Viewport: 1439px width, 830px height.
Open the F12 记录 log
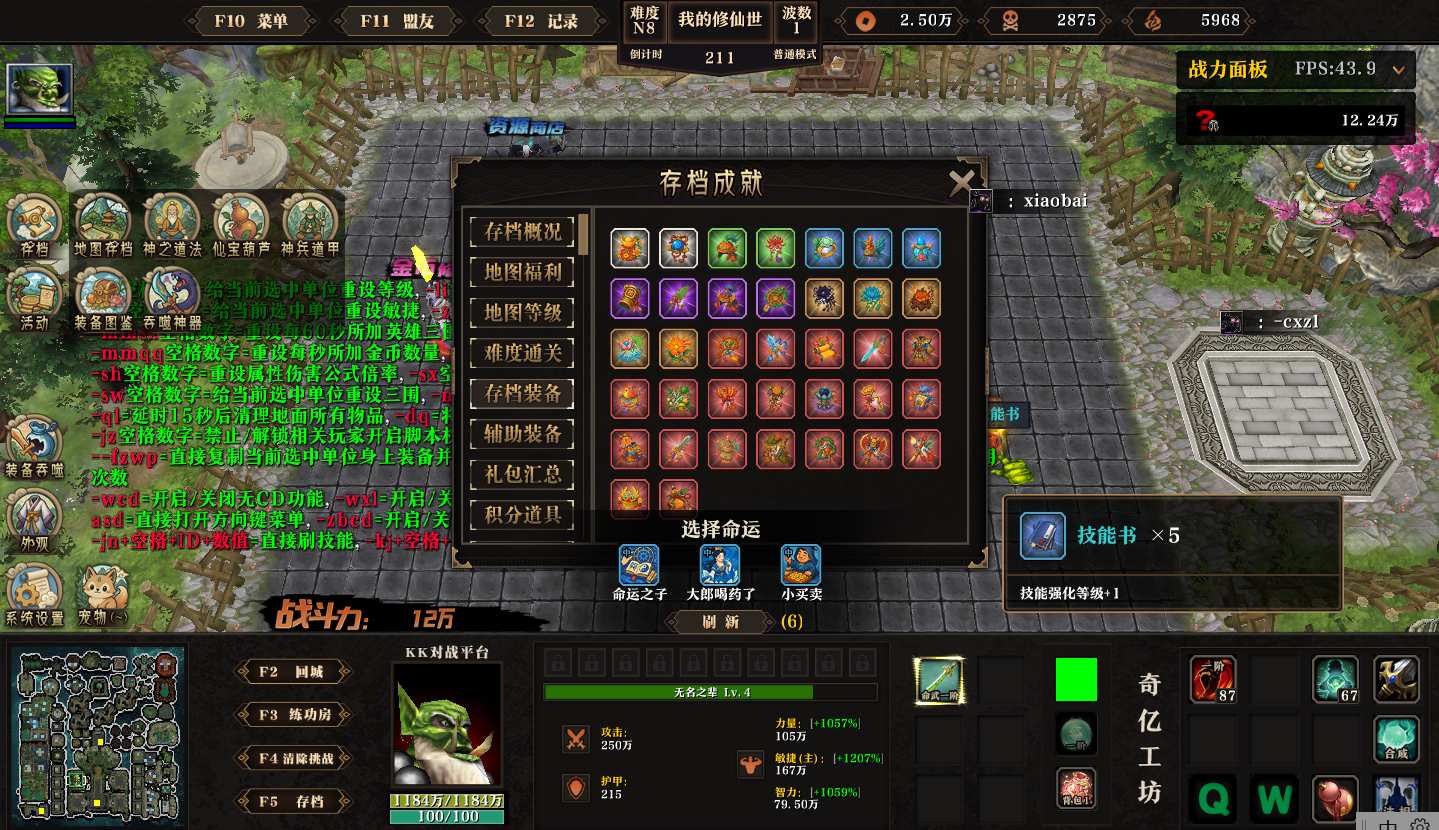coord(541,21)
